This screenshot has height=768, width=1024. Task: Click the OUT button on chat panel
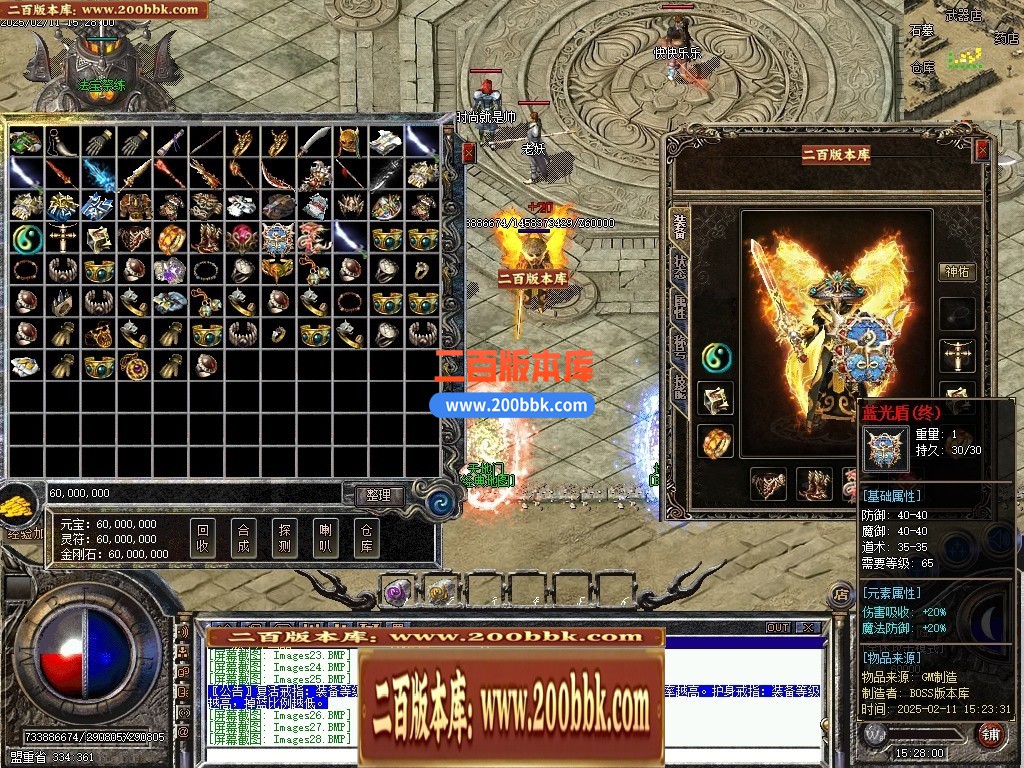[x=777, y=628]
